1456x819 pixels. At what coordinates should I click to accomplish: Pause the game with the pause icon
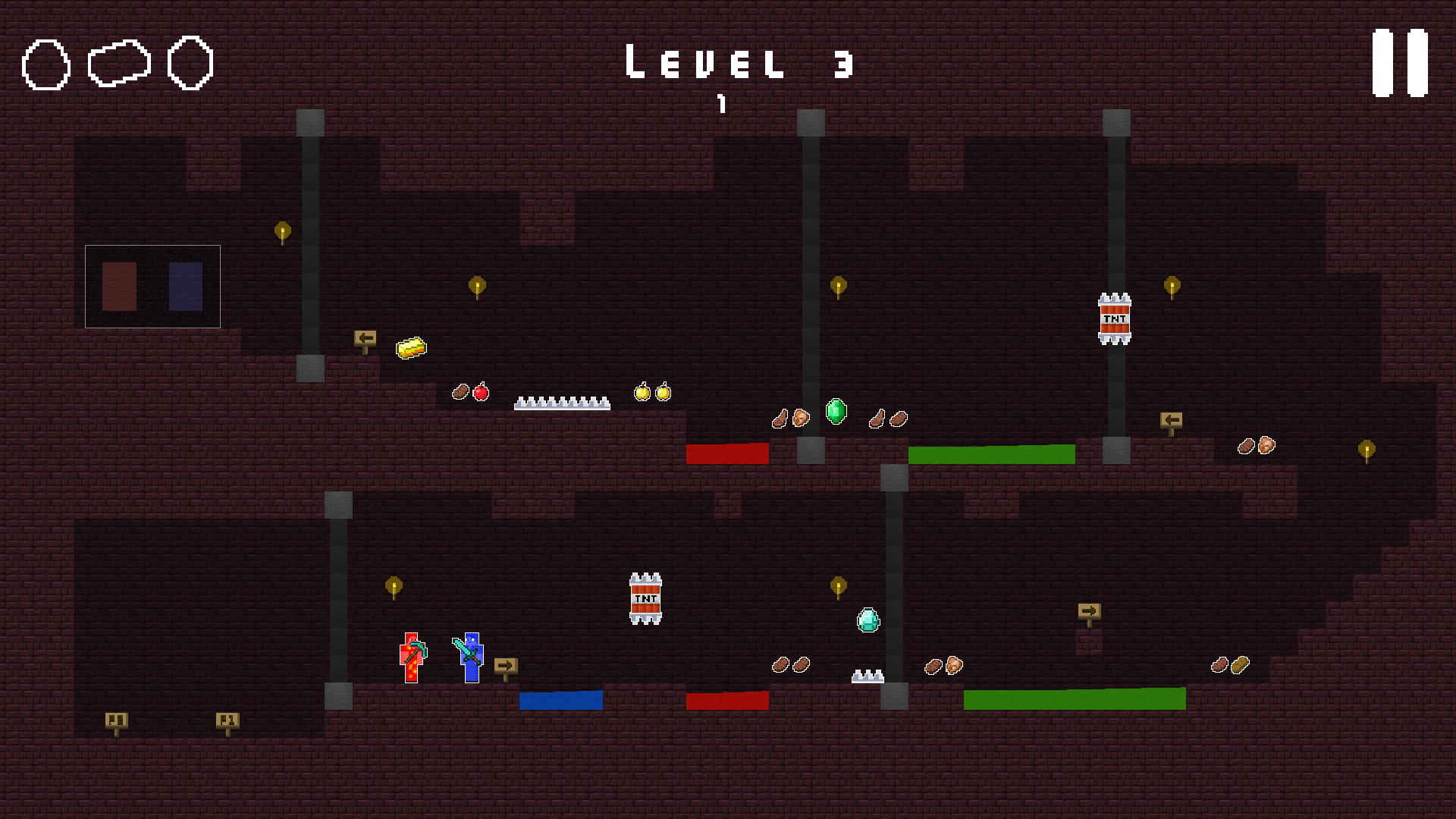(x=1399, y=63)
